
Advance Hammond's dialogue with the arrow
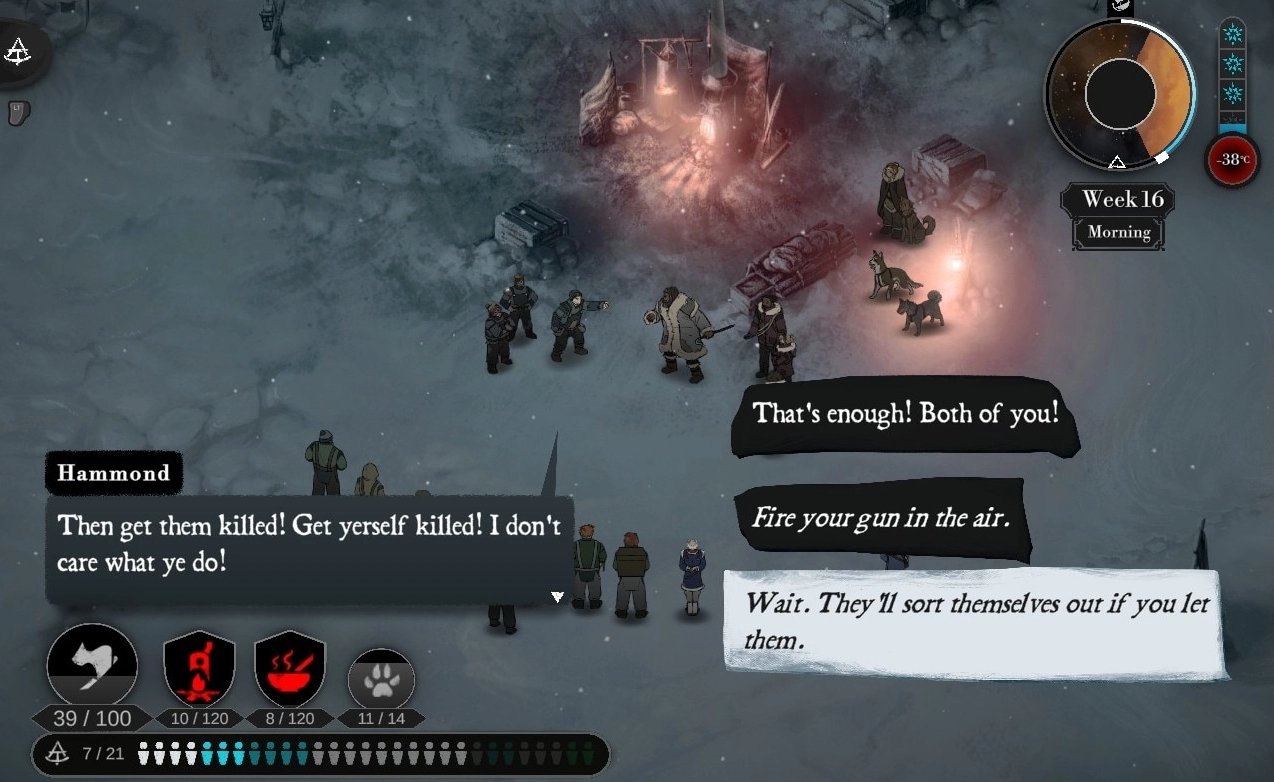pyautogui.click(x=558, y=597)
